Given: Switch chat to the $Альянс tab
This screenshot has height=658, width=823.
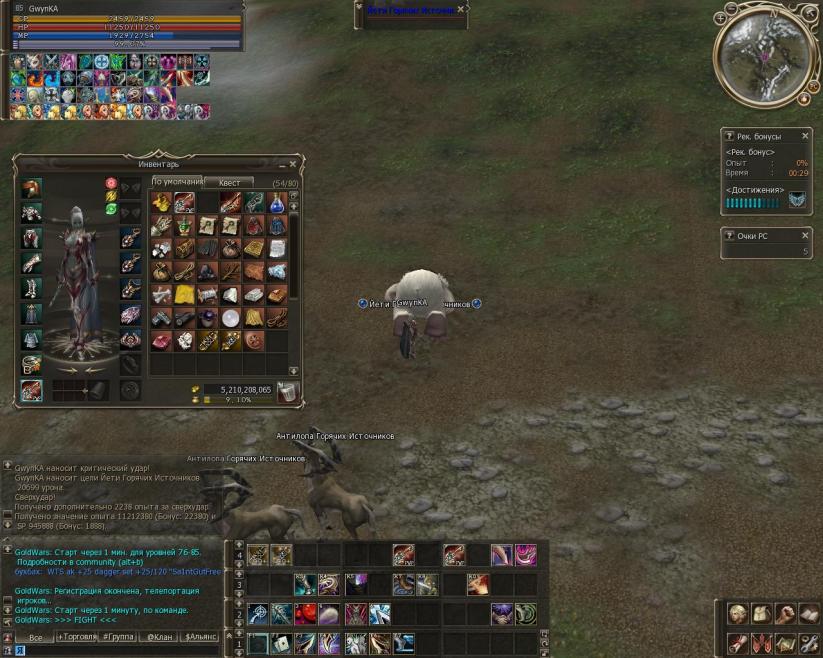Looking at the screenshot, I should [x=201, y=637].
